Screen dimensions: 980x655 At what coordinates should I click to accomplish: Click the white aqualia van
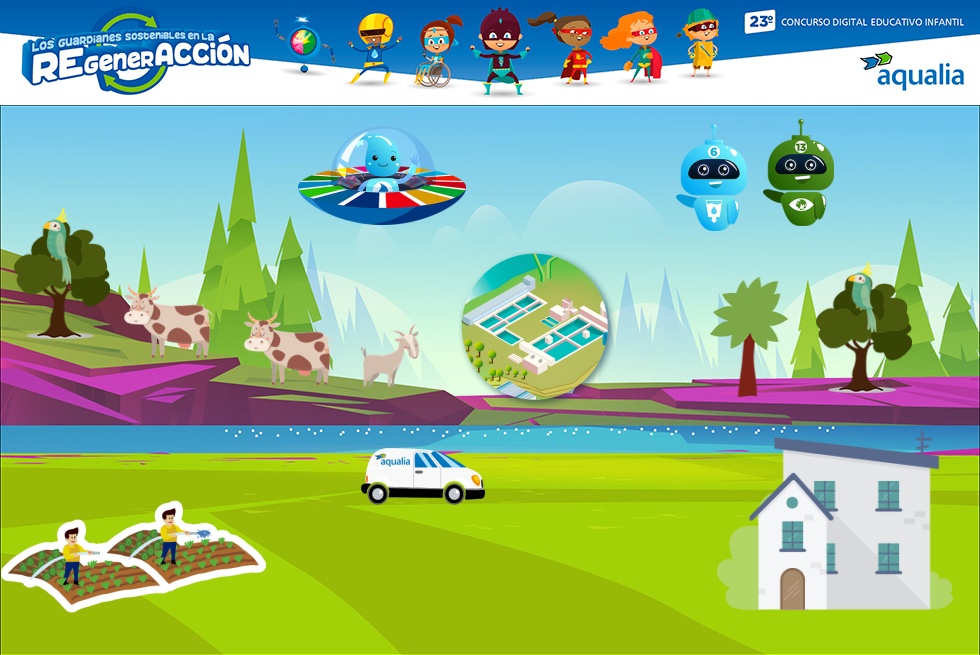[423, 476]
